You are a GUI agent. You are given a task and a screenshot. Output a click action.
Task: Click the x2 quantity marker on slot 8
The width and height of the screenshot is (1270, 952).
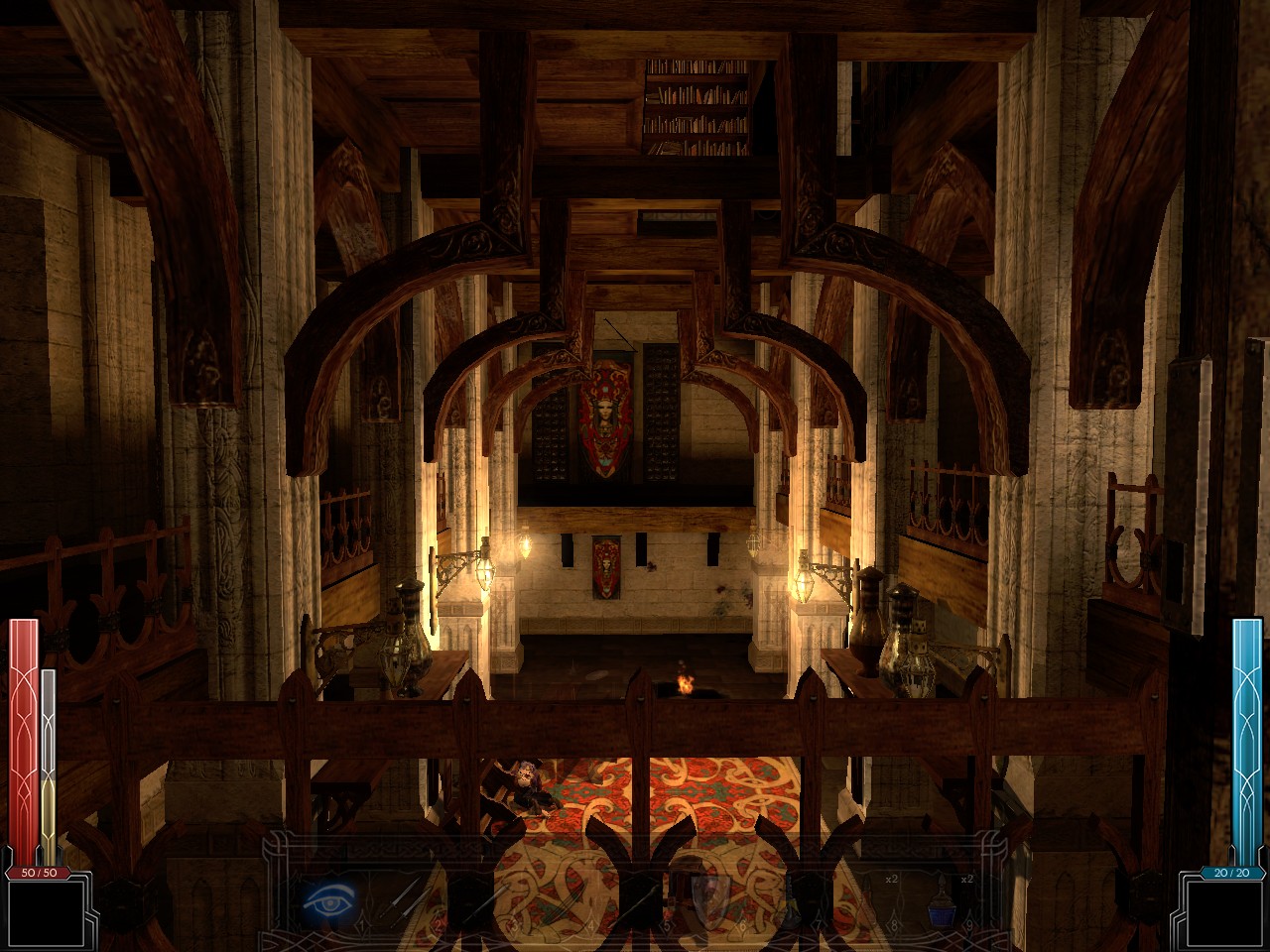[894, 878]
